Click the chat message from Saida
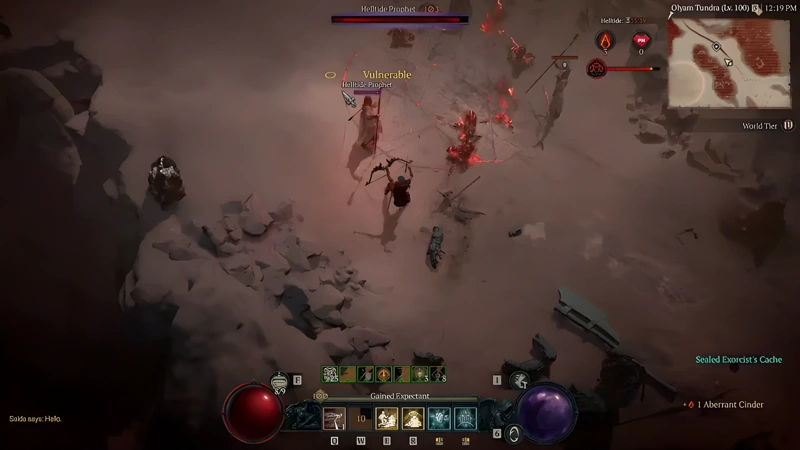This screenshot has width=800, height=450. click(x=35, y=419)
